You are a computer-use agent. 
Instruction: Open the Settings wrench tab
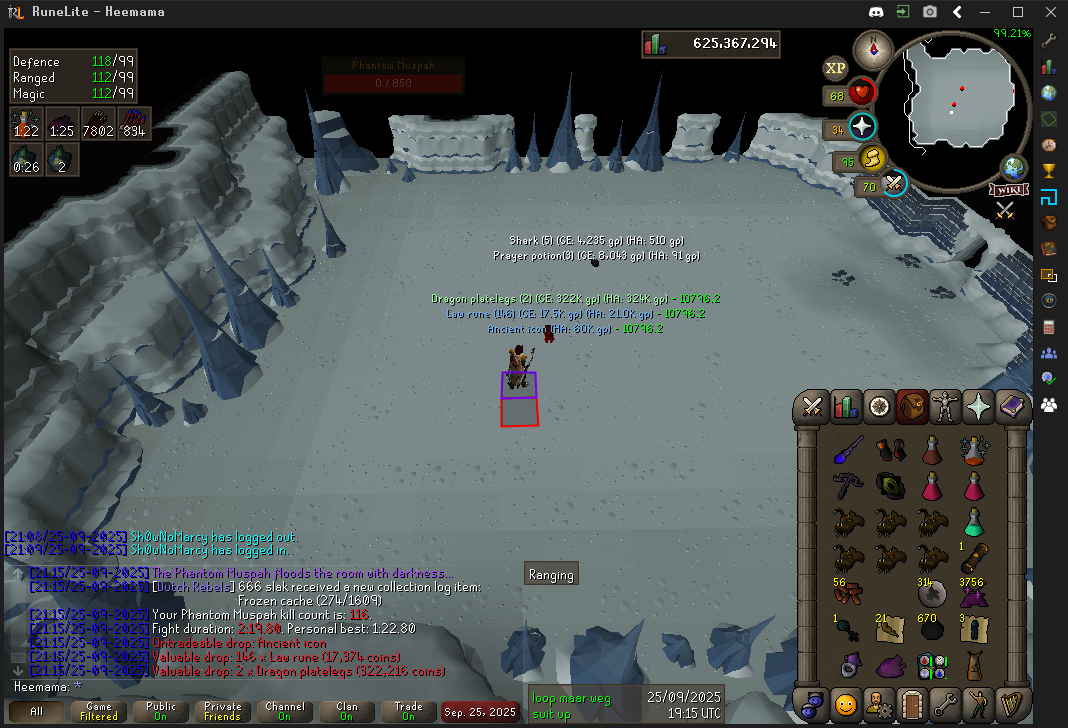coord(945,703)
